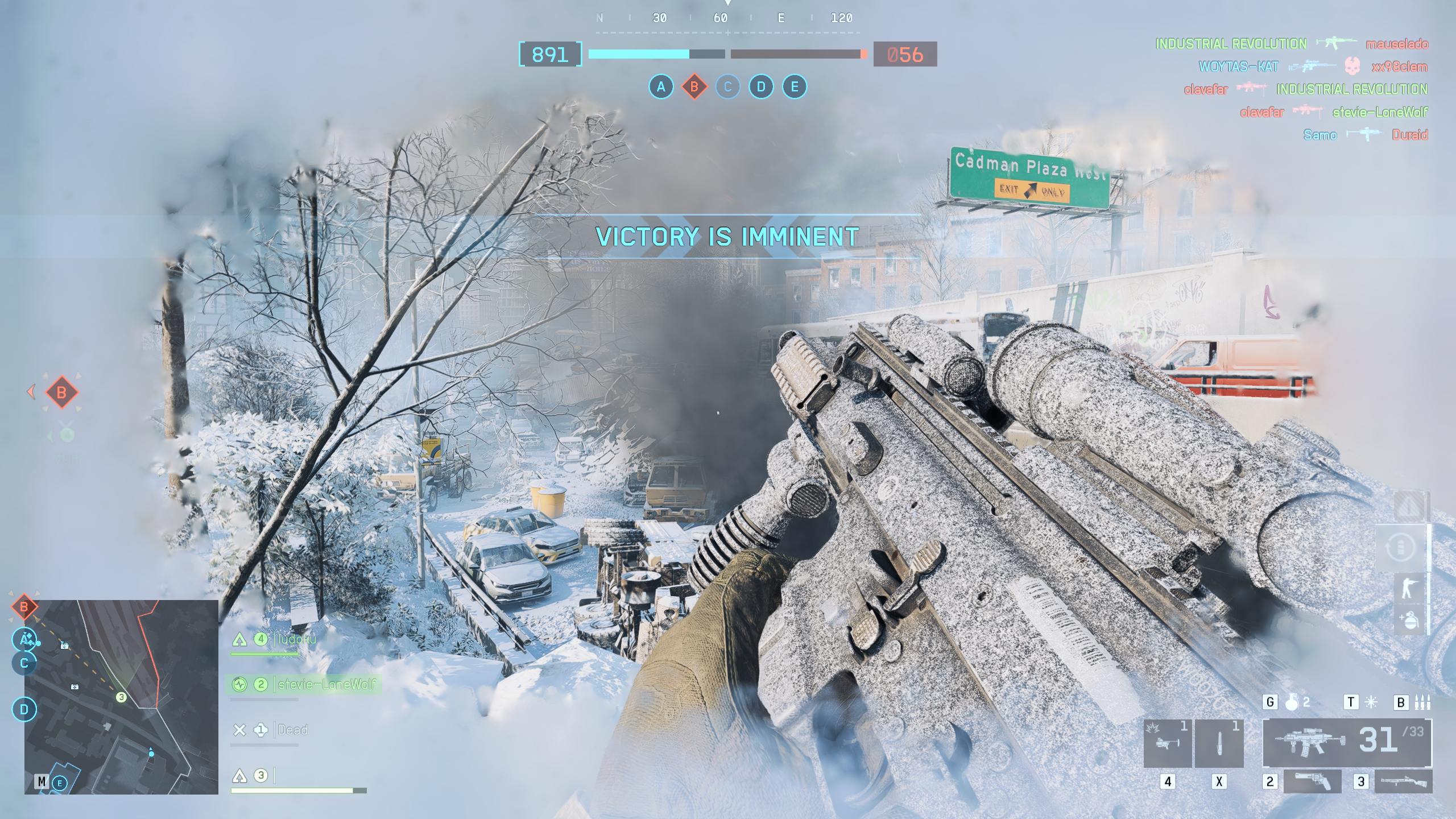Pick objective D in the top capture-point row
This screenshot has width=1456, height=819.
click(x=761, y=87)
